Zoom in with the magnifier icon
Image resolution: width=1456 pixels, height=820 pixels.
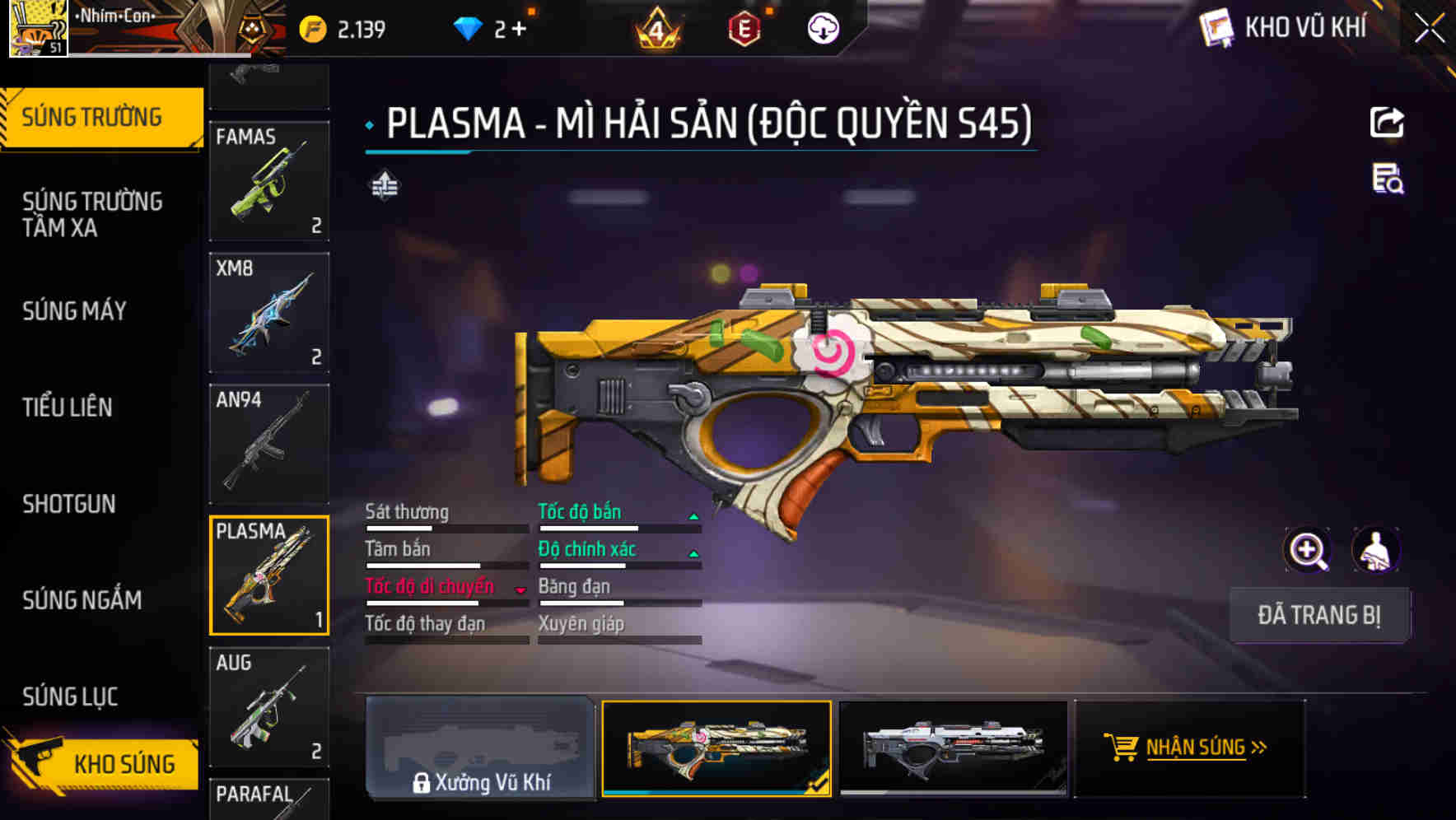[x=1307, y=550]
